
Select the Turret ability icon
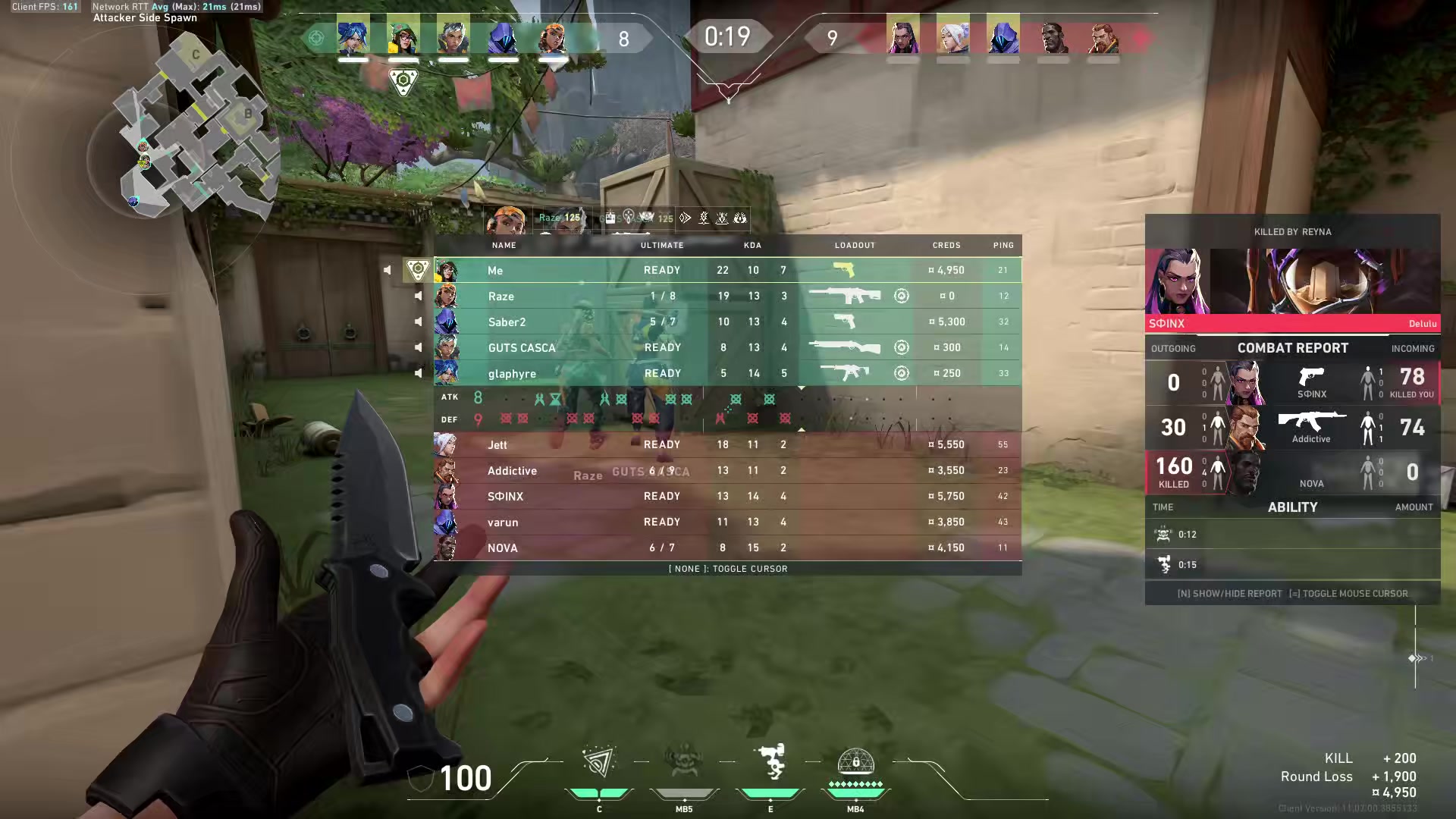pyautogui.click(x=770, y=763)
